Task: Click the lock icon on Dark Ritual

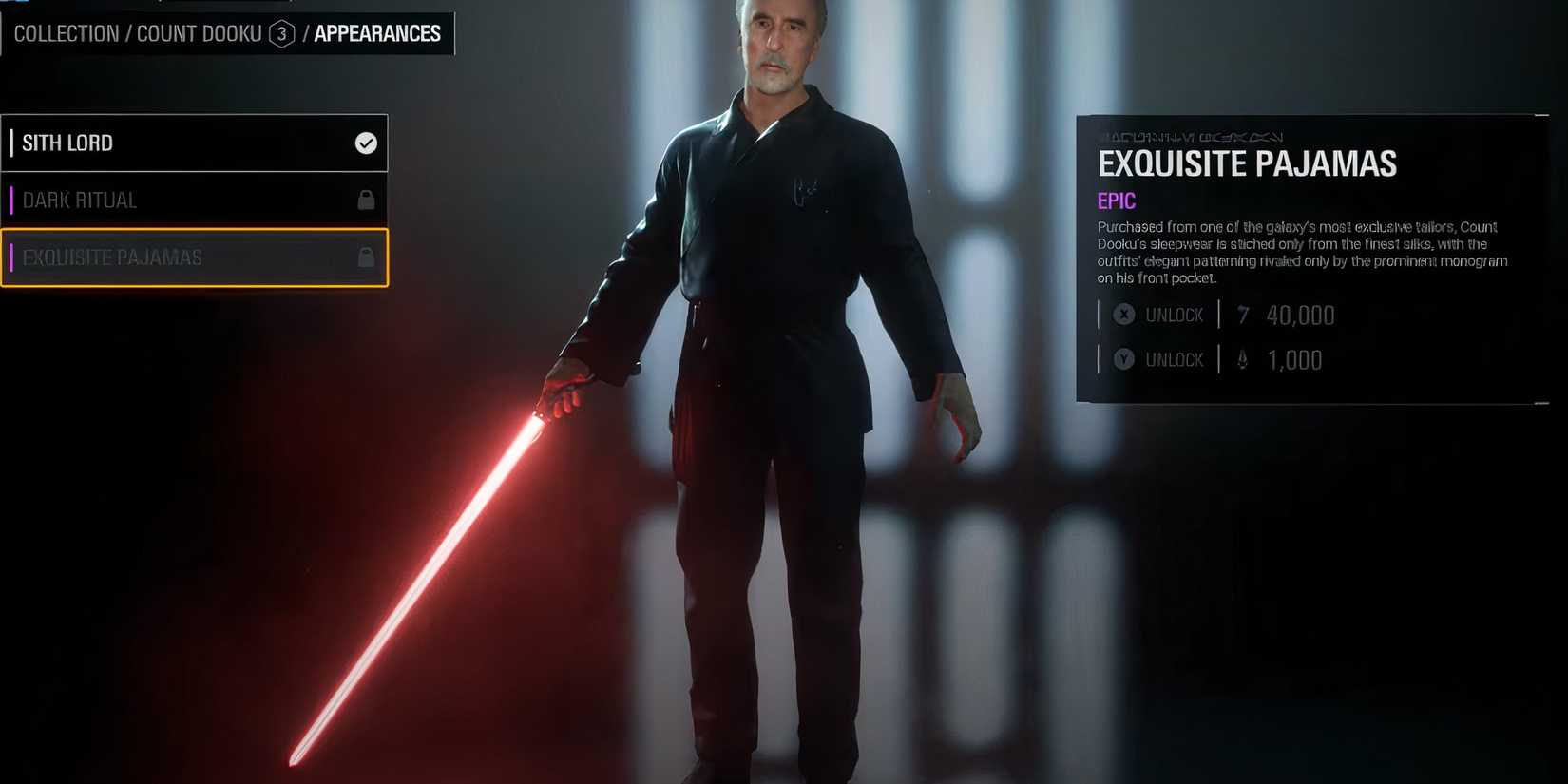Action: (364, 200)
